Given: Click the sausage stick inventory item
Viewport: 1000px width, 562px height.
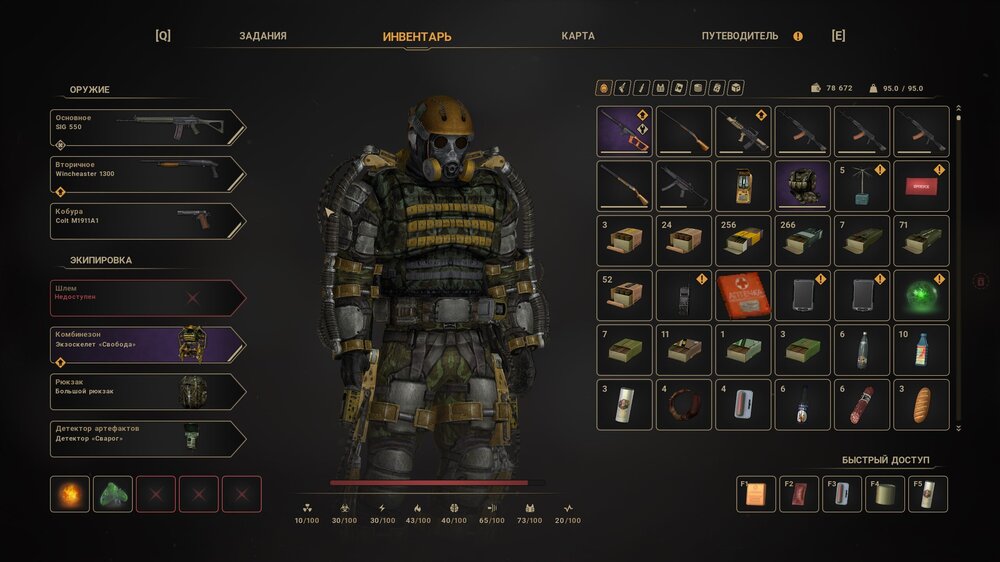Looking at the screenshot, I should [x=862, y=404].
